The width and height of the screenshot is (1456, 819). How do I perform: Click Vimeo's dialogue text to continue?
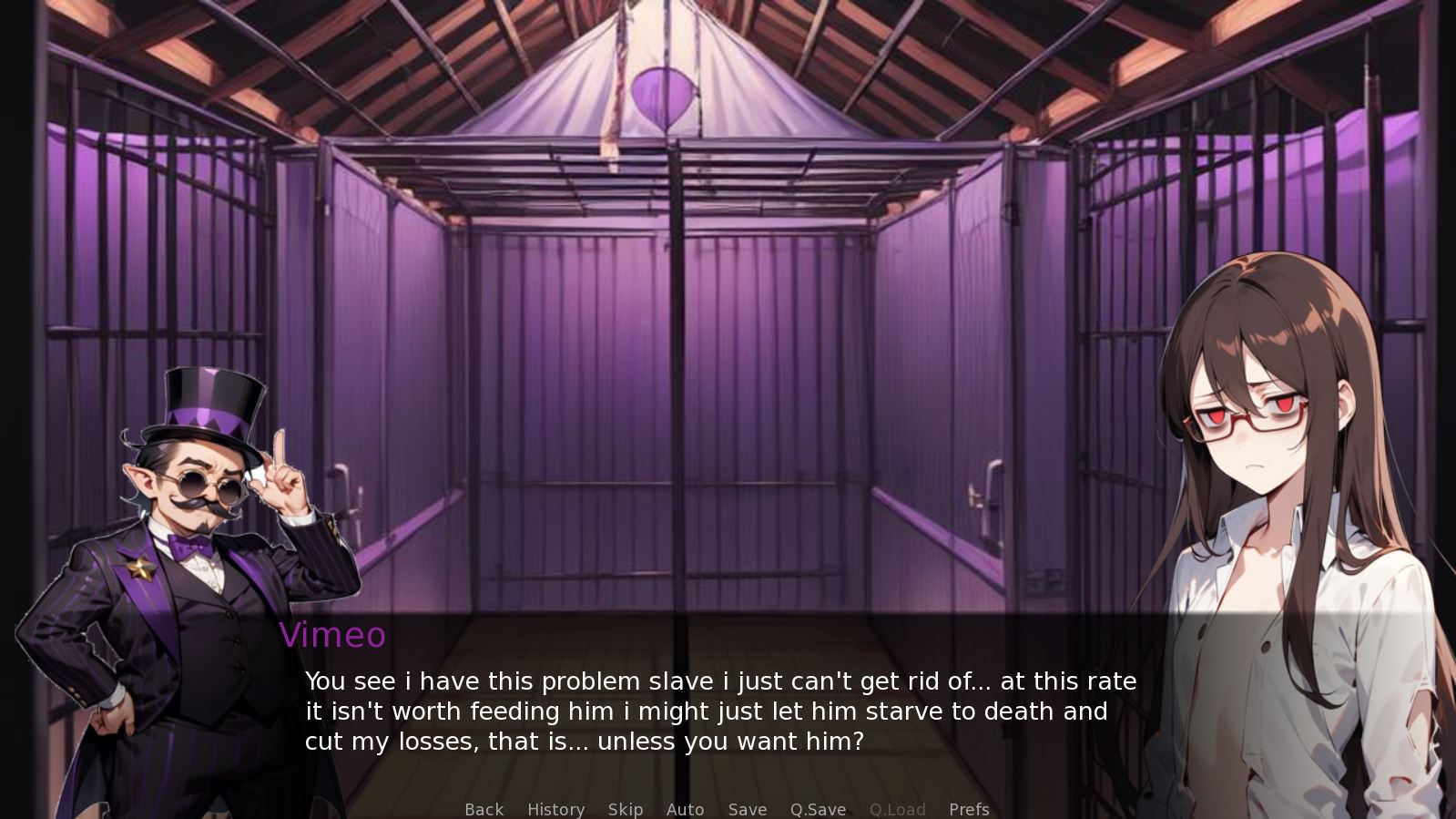[x=719, y=712]
